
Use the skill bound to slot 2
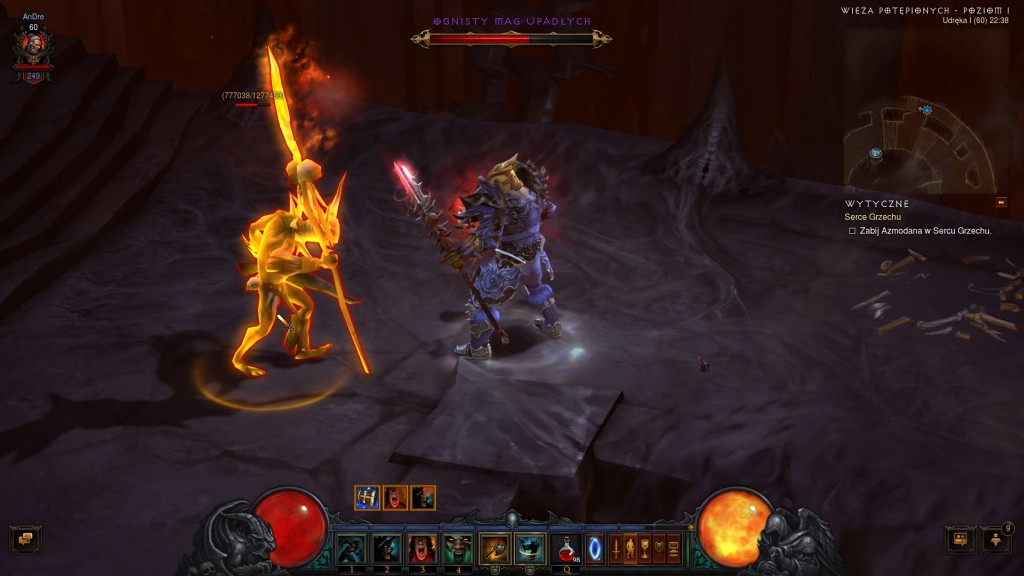(x=386, y=549)
